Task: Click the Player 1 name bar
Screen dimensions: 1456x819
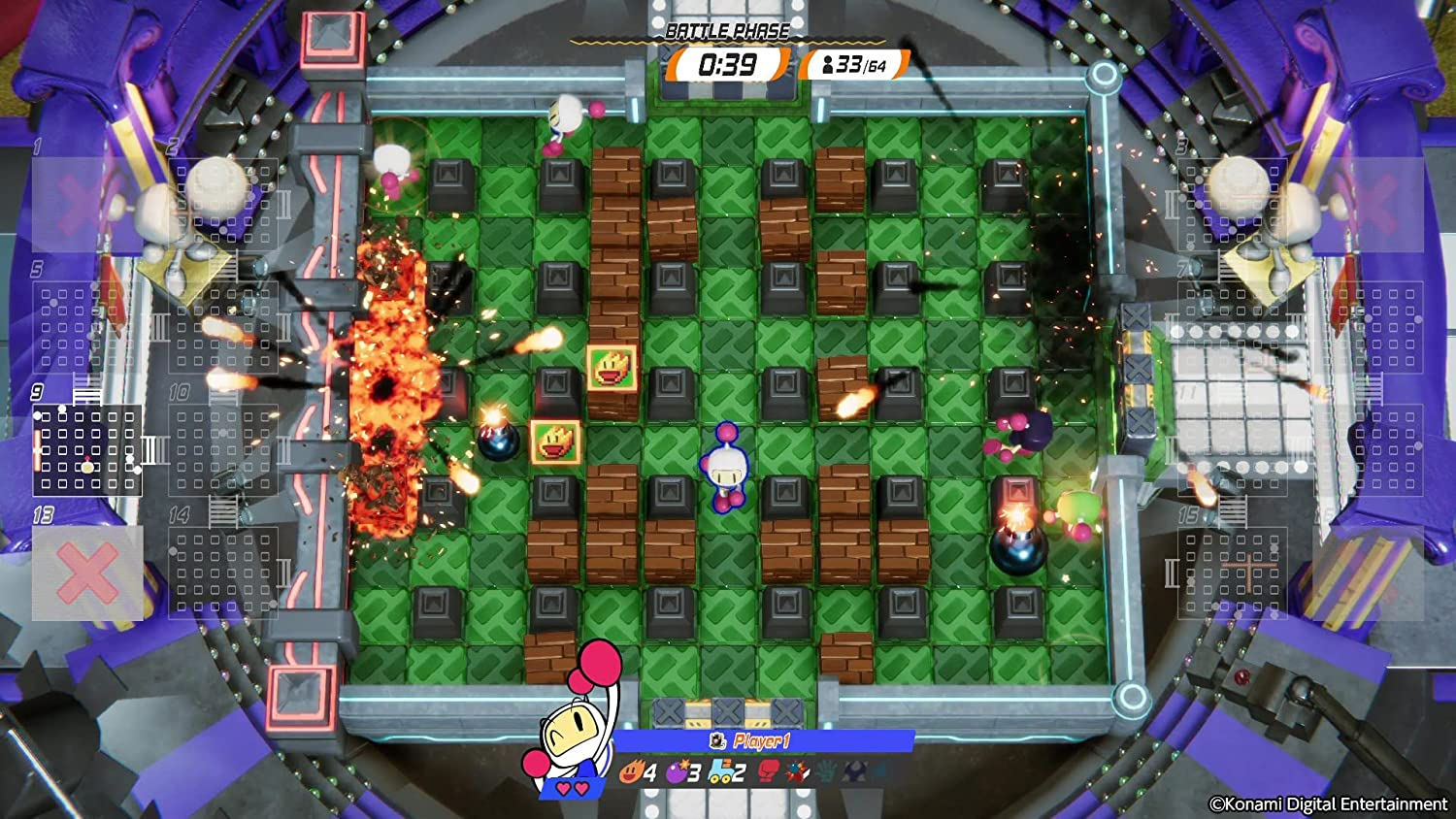Action: (x=767, y=740)
